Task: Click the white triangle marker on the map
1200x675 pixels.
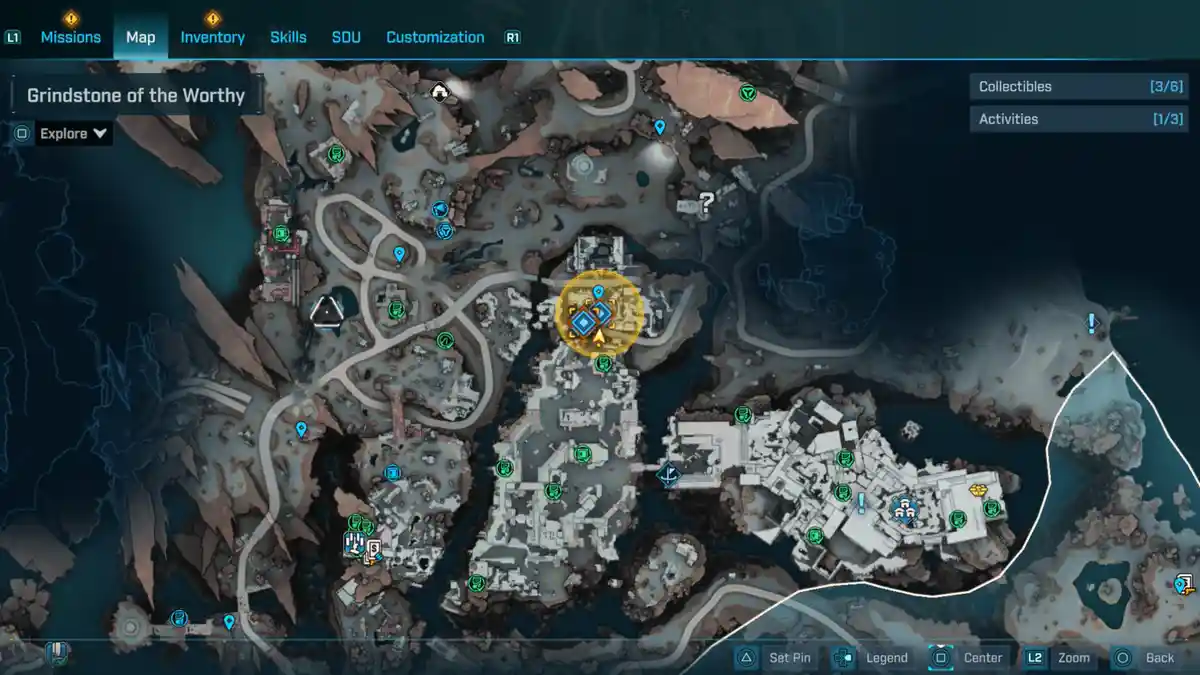Action: [x=326, y=313]
